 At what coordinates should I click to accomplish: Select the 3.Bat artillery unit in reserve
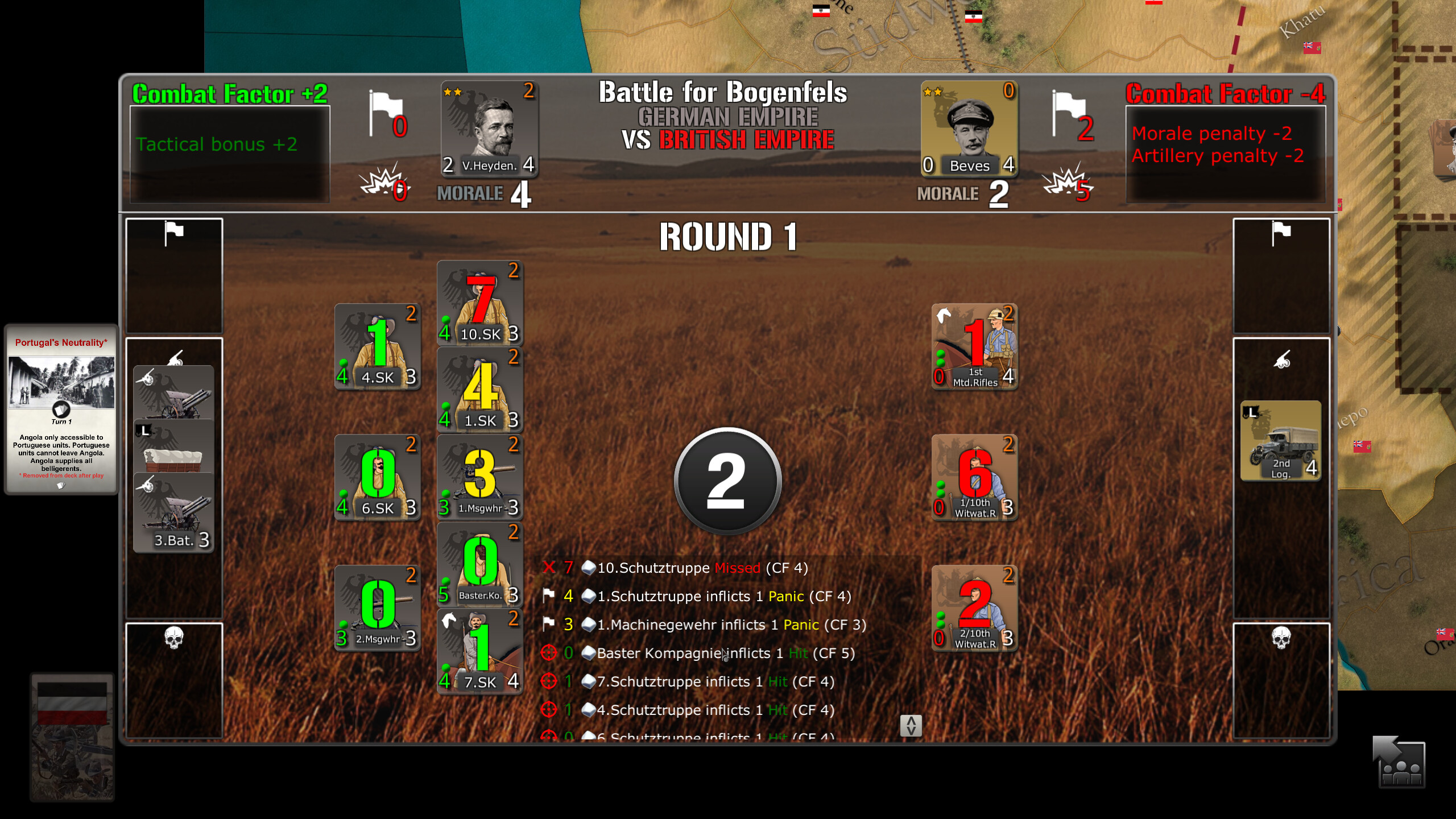[173, 511]
